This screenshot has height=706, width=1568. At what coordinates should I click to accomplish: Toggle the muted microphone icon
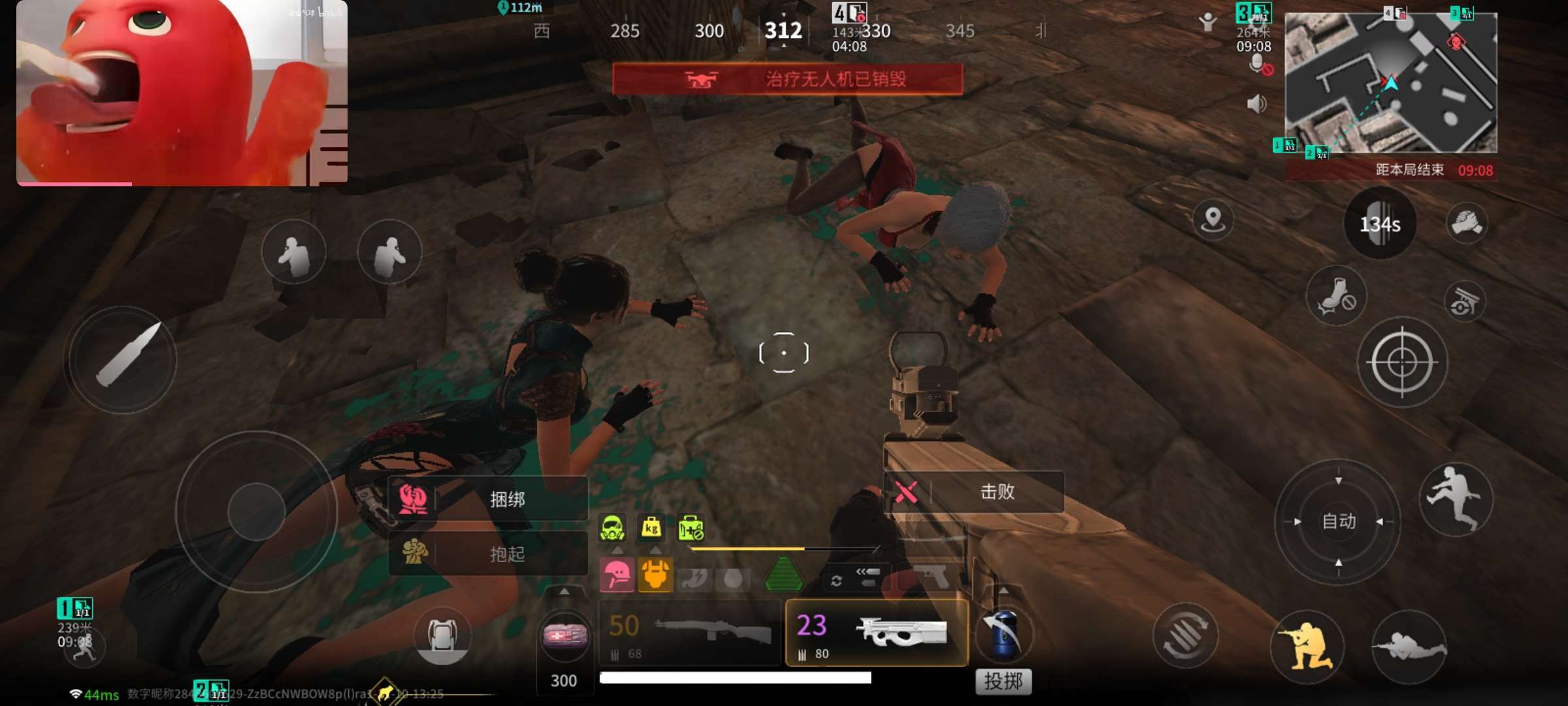tap(1258, 65)
